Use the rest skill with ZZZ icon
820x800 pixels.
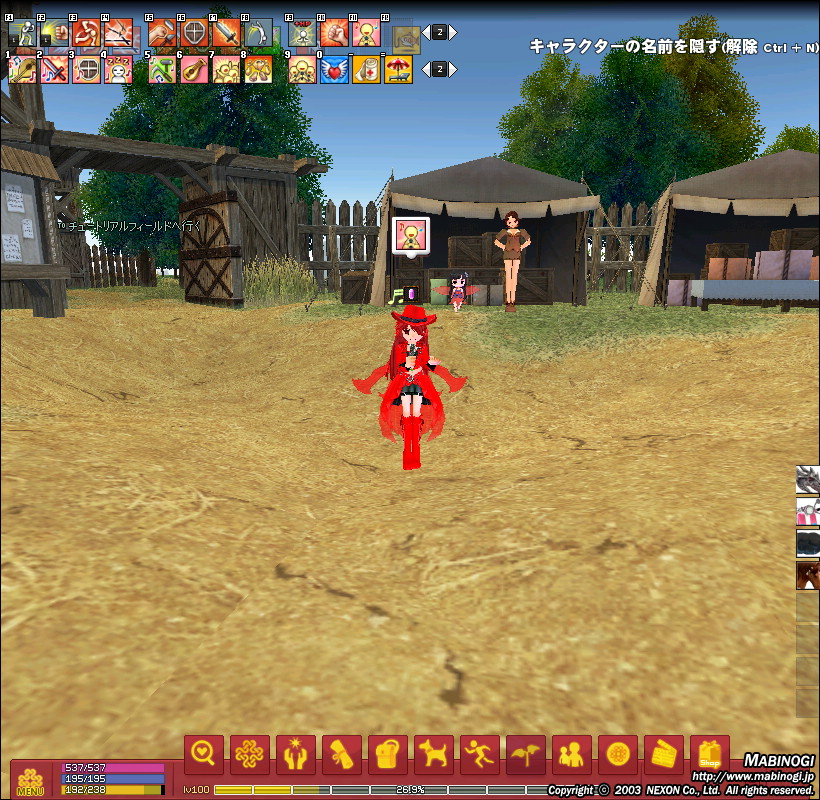click(x=119, y=69)
